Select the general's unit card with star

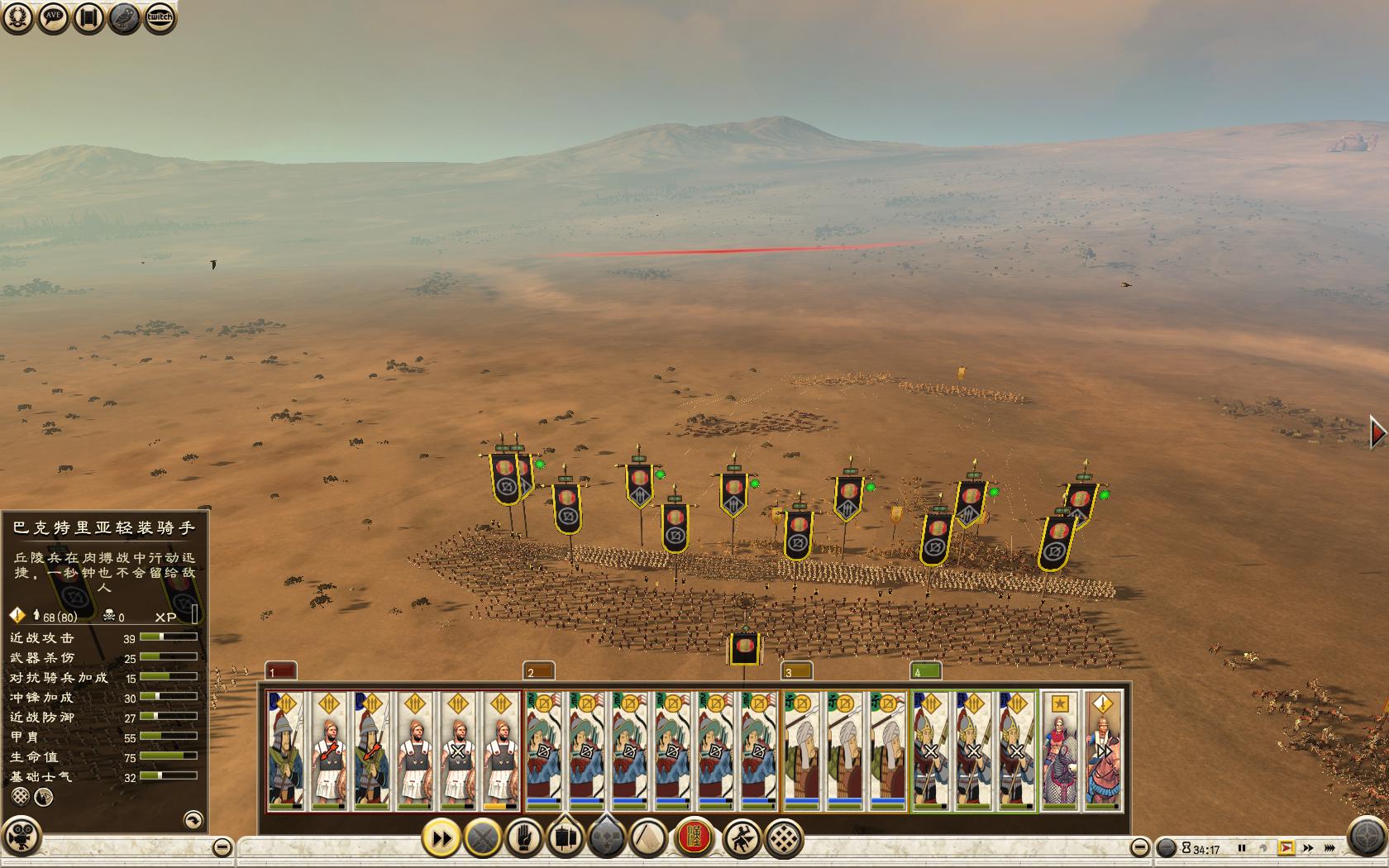coord(1060,750)
